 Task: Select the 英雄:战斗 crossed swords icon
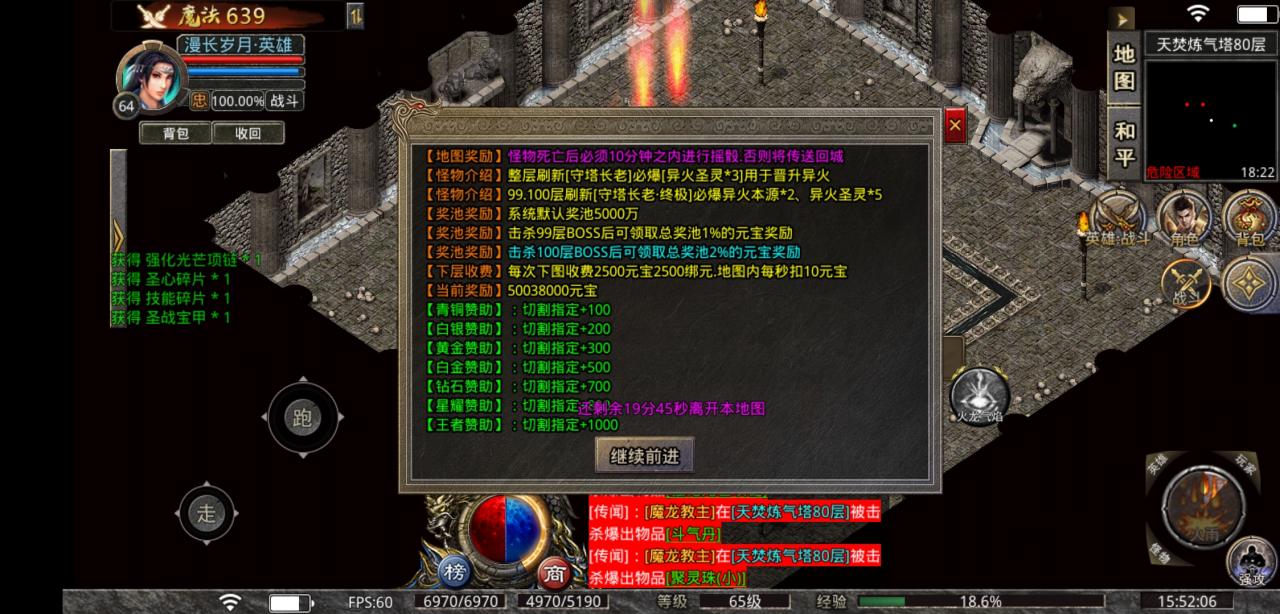1119,216
